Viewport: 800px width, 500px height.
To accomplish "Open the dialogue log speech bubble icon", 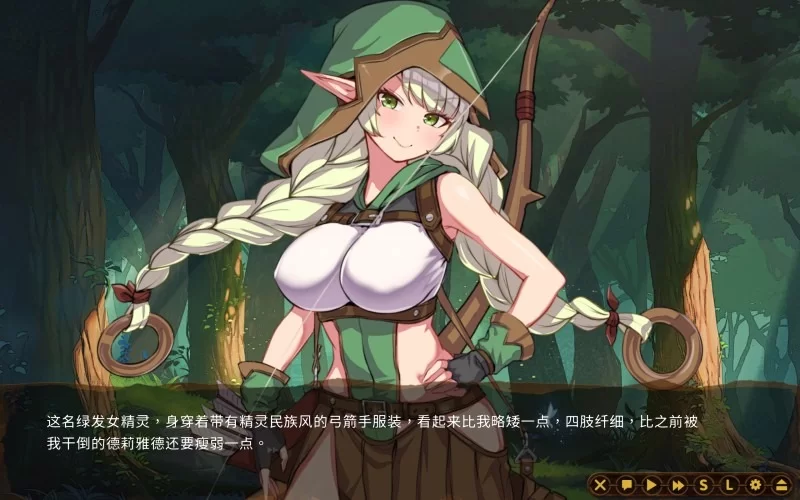I will (626, 485).
